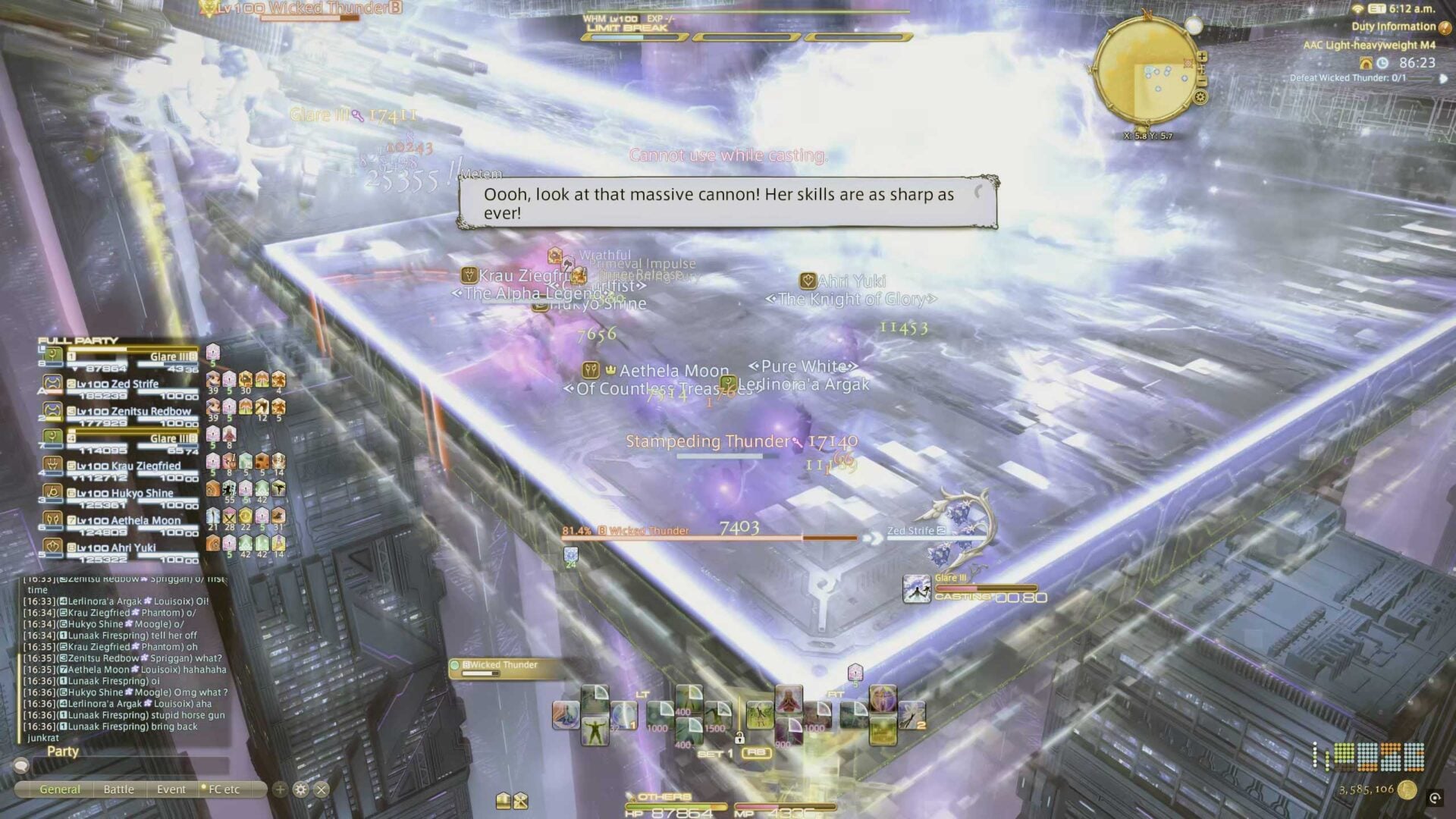
Task: Expand the Defeat Wicked Thunder objective arrow
Action: [1444, 79]
